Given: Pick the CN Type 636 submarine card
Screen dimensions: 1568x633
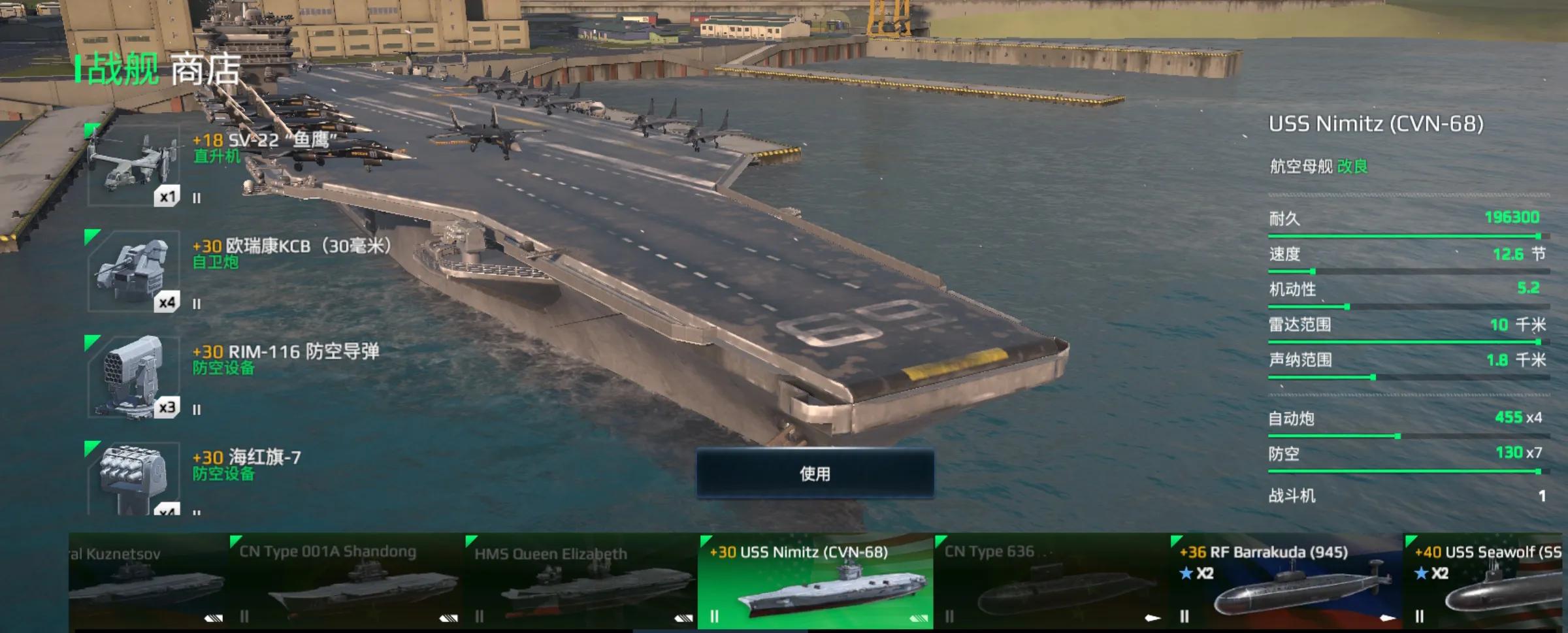Looking at the screenshot, I should (x=1051, y=581).
